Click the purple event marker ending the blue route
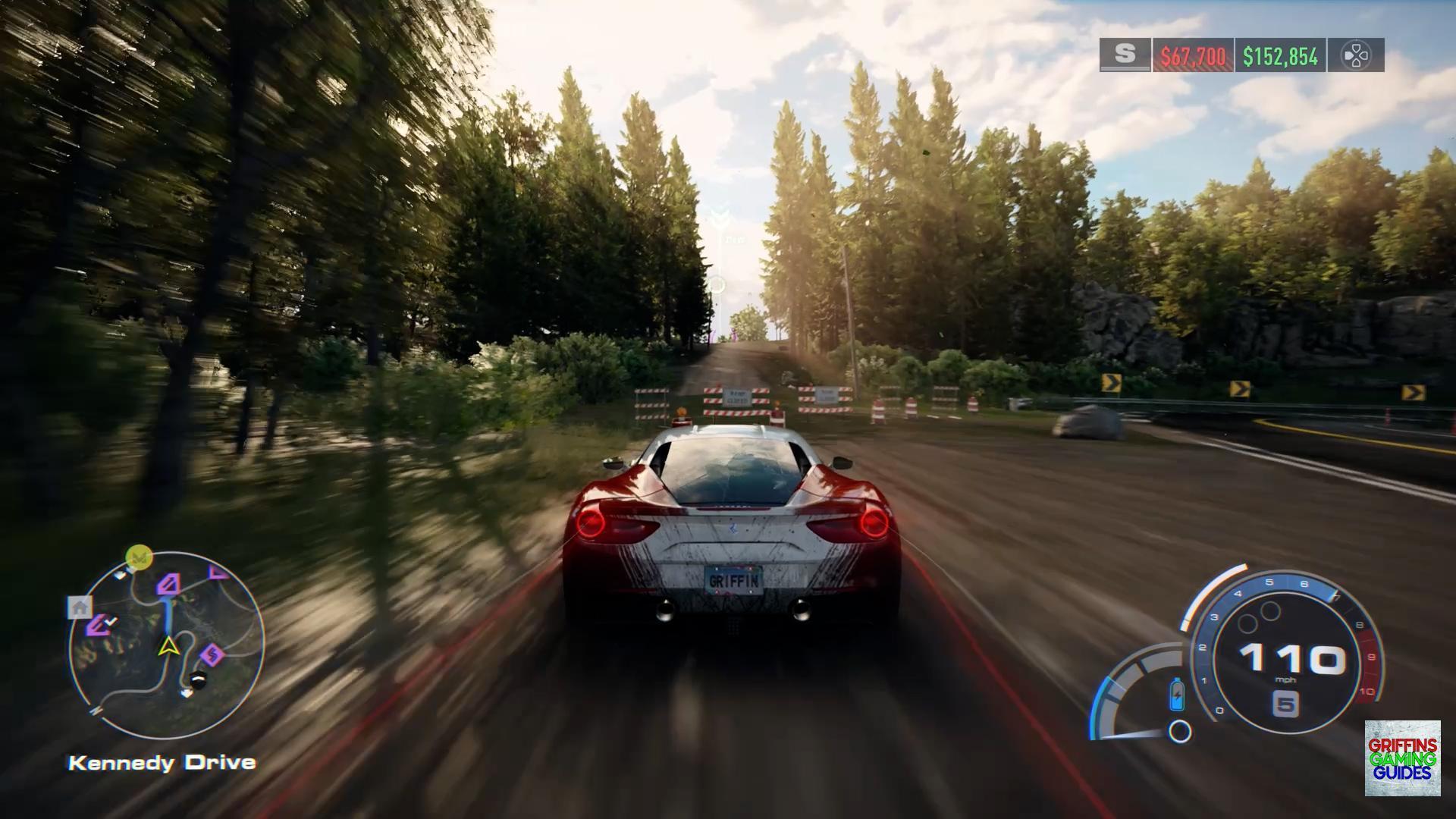Screen dimensions: 1456x819 click(x=168, y=584)
